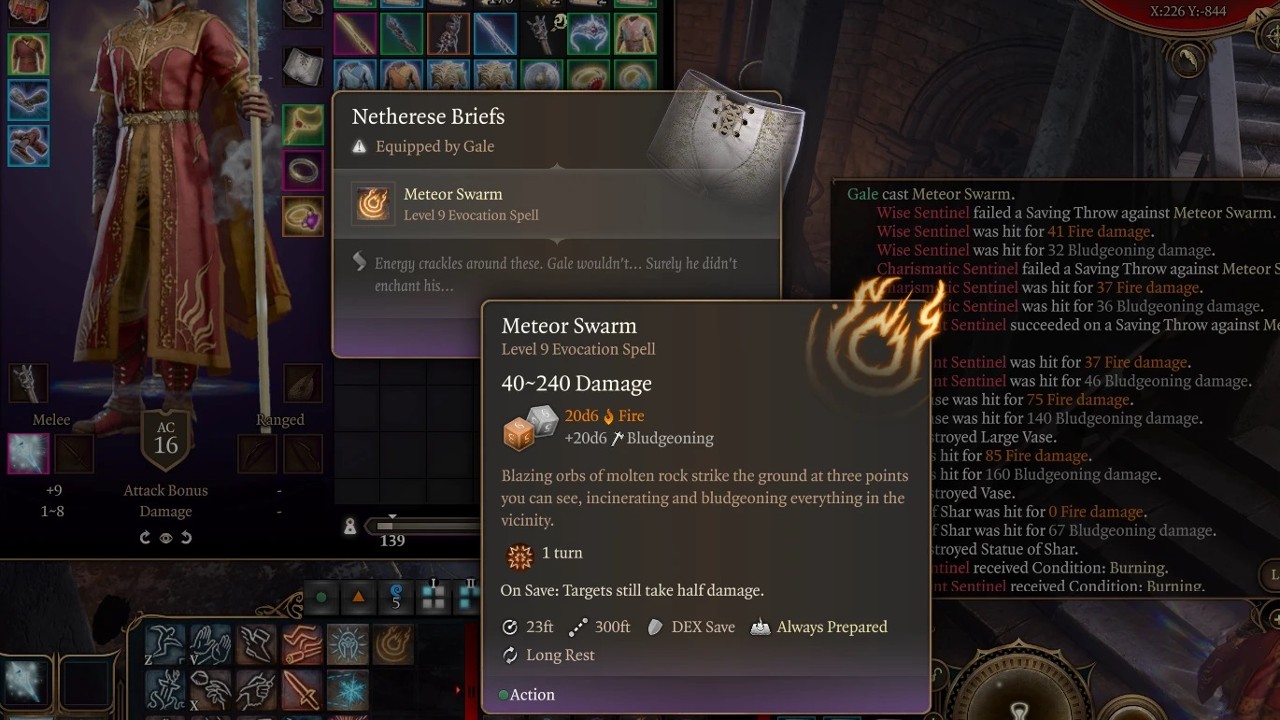1280x720 pixels.
Task: Cast Meteor Swarm from the hotbar
Action: tap(393, 645)
